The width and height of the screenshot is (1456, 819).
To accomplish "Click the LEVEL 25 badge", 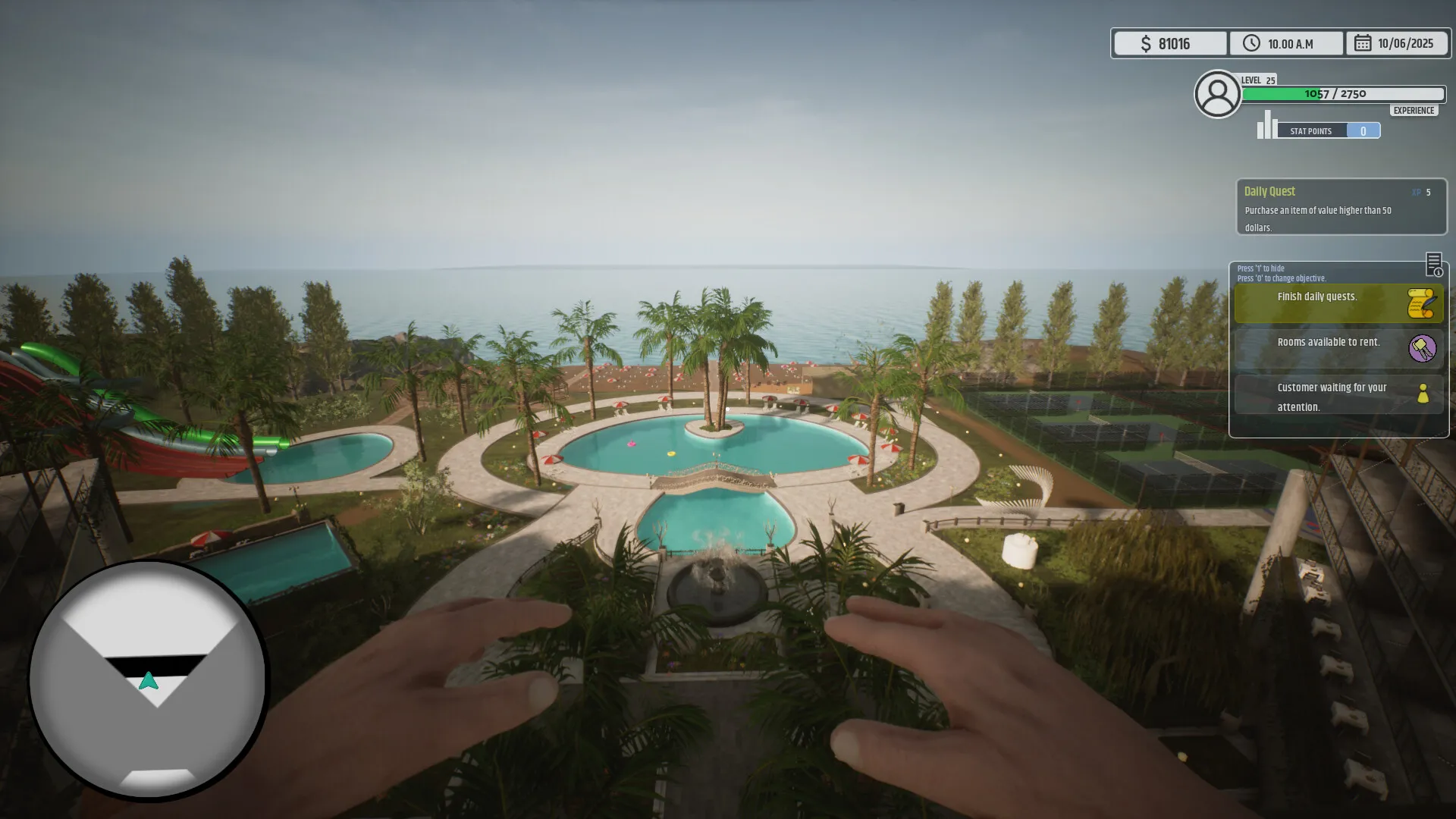I will tap(1257, 80).
